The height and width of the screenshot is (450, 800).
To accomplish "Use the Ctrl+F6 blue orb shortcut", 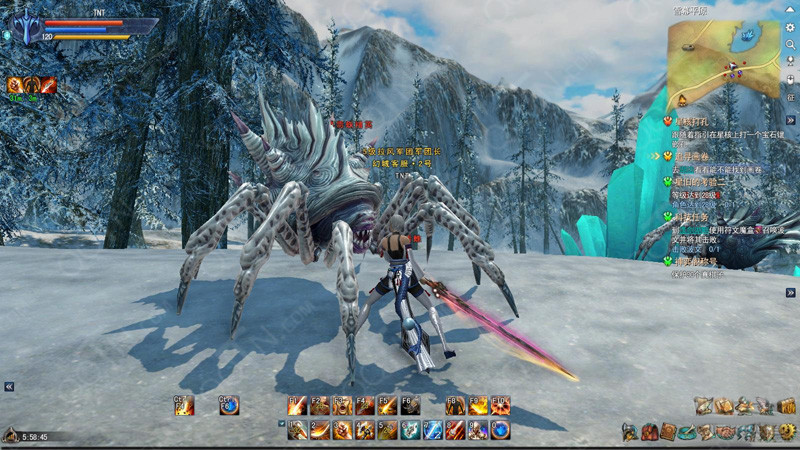I will (x=229, y=406).
